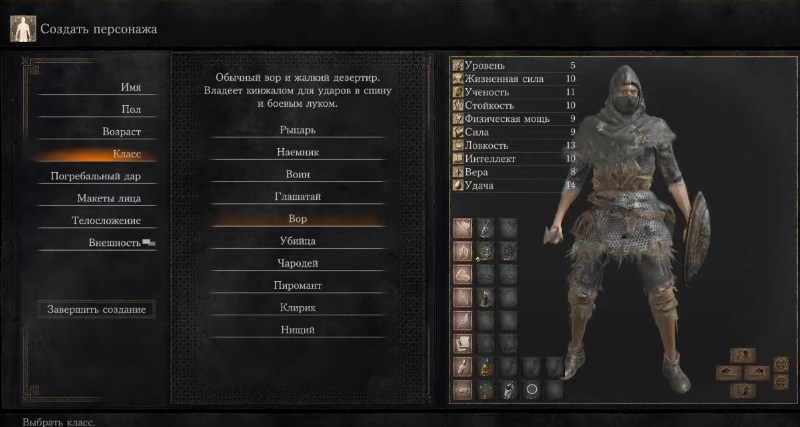Choose the Рыцарь class

(298, 130)
